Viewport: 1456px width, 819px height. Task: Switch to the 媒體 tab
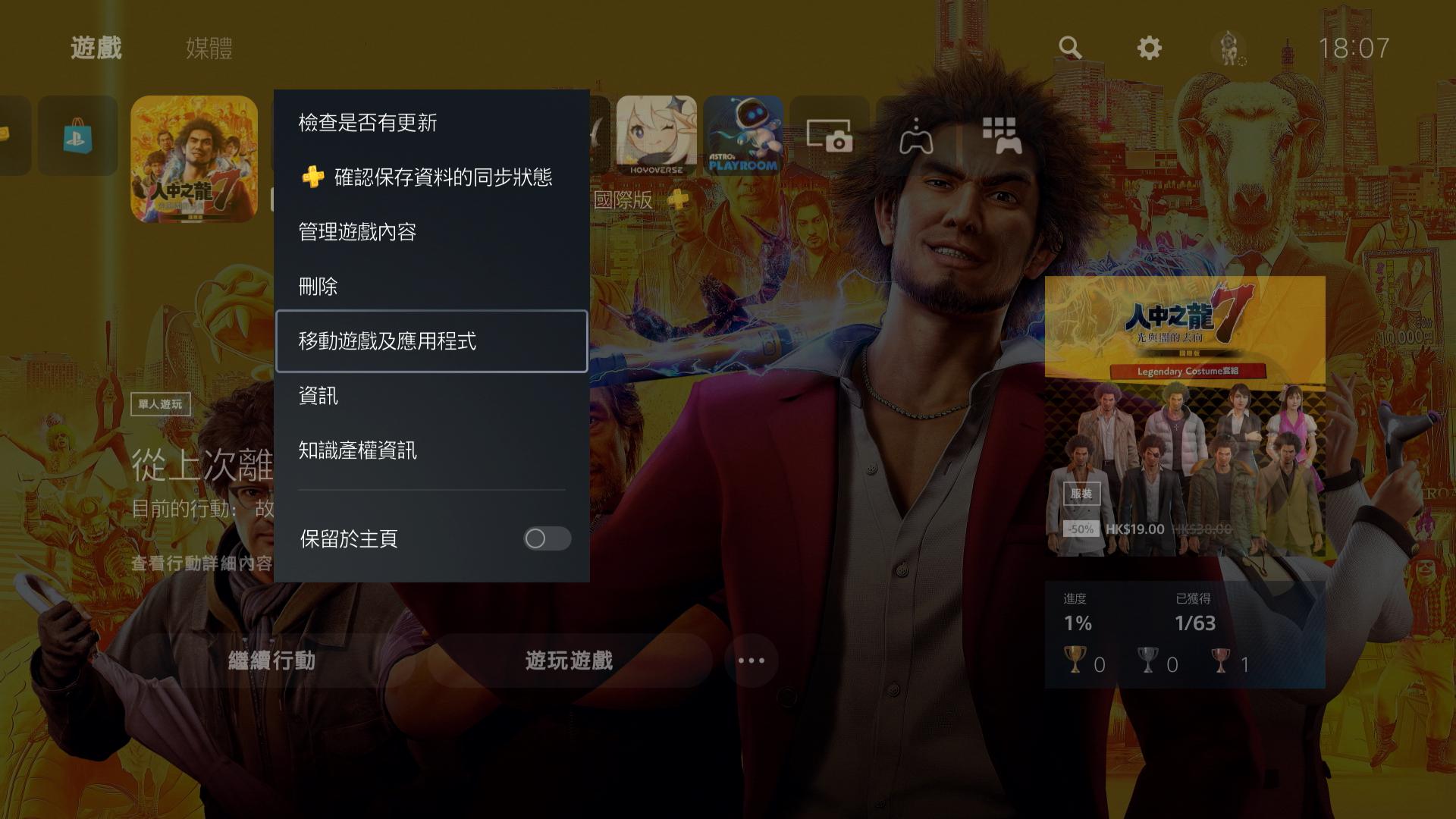208,49
